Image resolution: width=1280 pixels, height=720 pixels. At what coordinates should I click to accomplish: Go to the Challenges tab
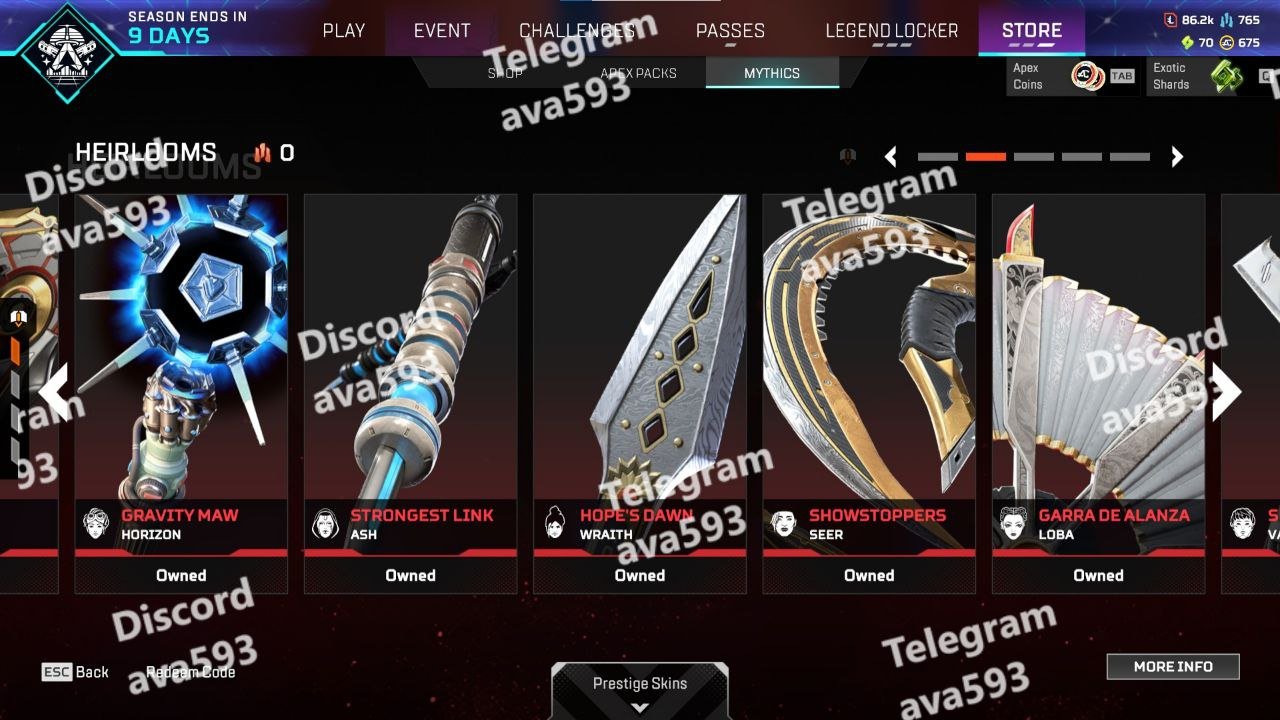pyautogui.click(x=577, y=31)
